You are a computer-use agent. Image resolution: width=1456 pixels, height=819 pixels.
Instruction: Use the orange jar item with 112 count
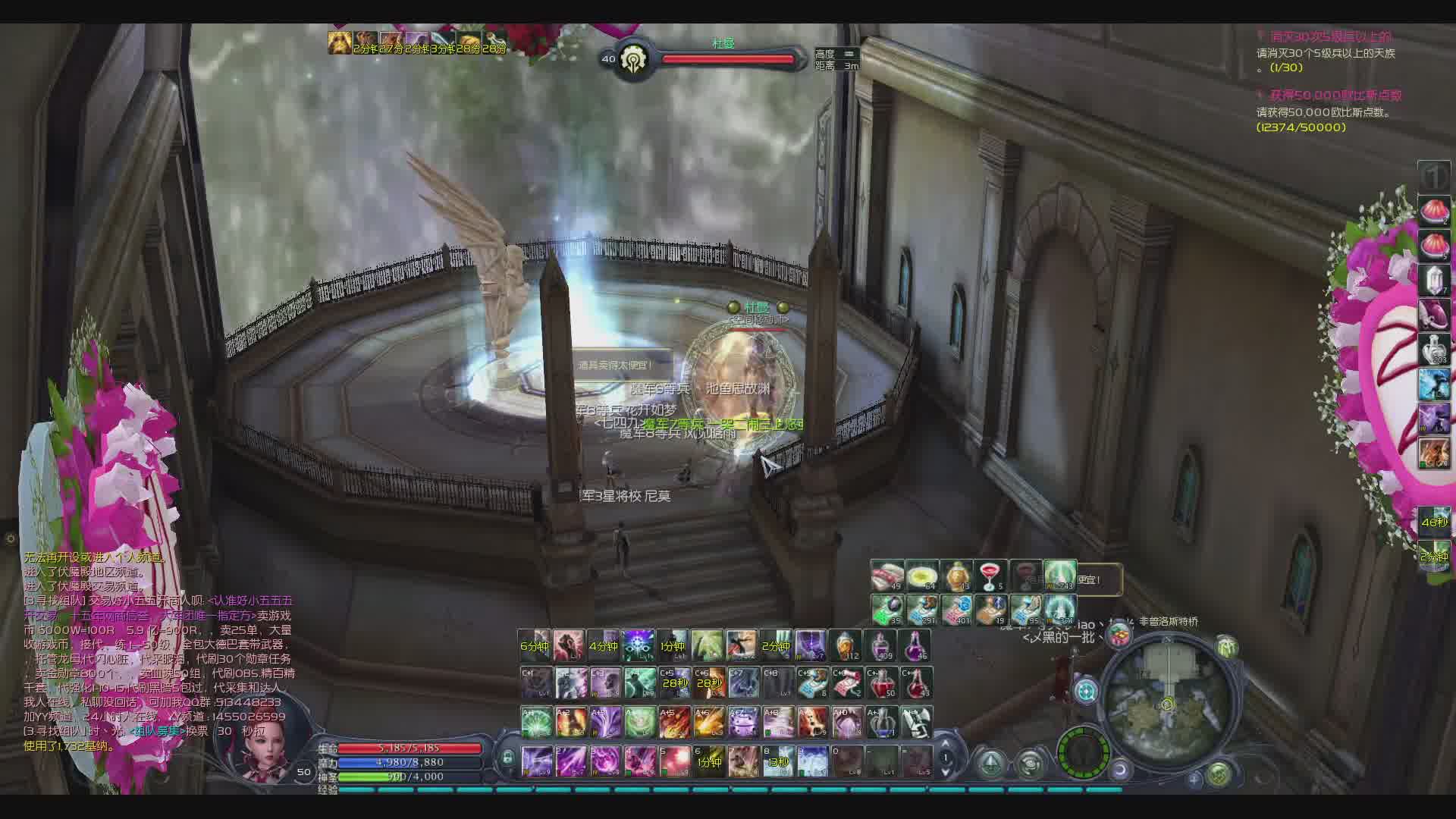pyautogui.click(x=846, y=645)
